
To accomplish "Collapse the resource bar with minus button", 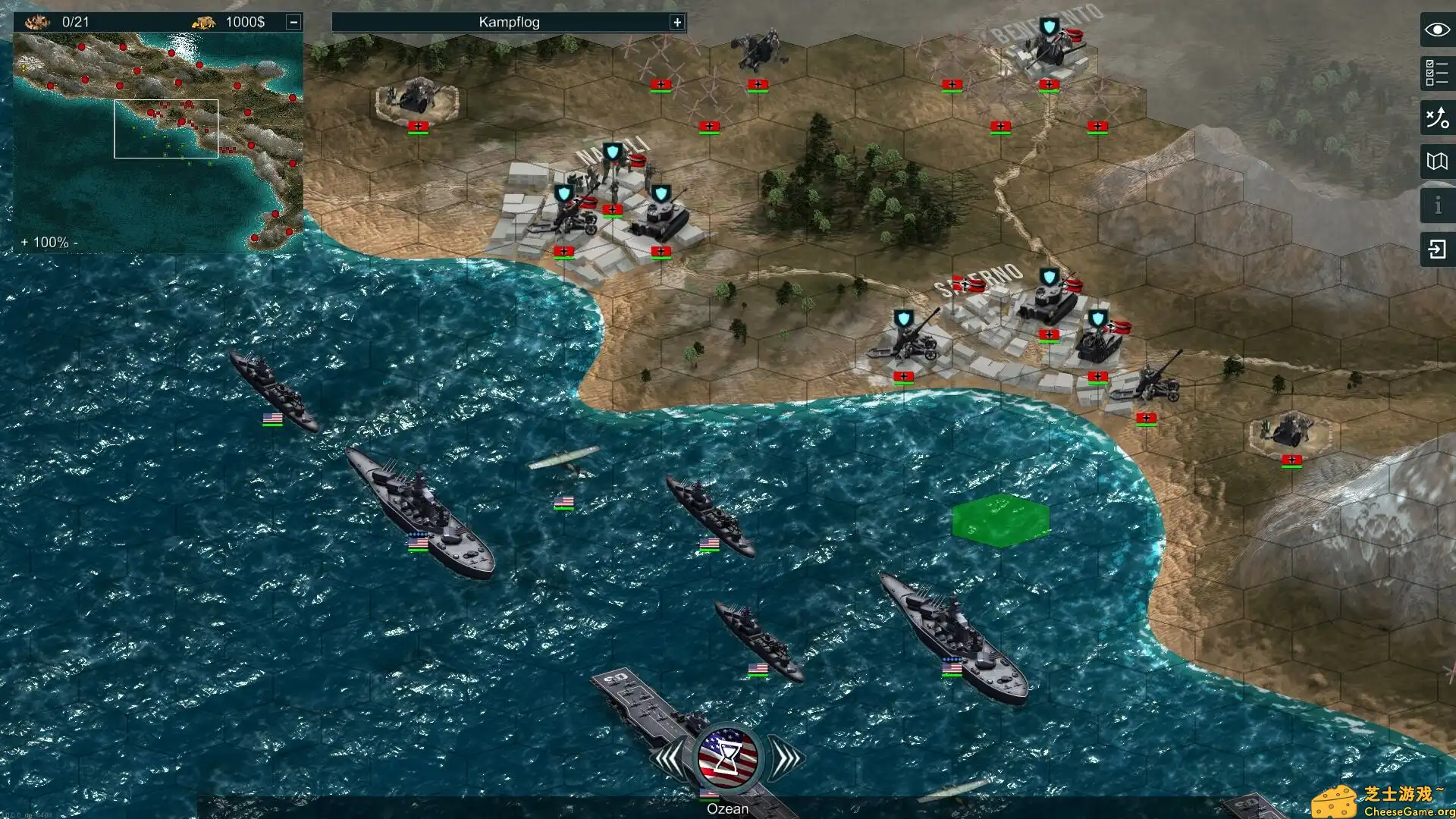I will click(x=294, y=21).
